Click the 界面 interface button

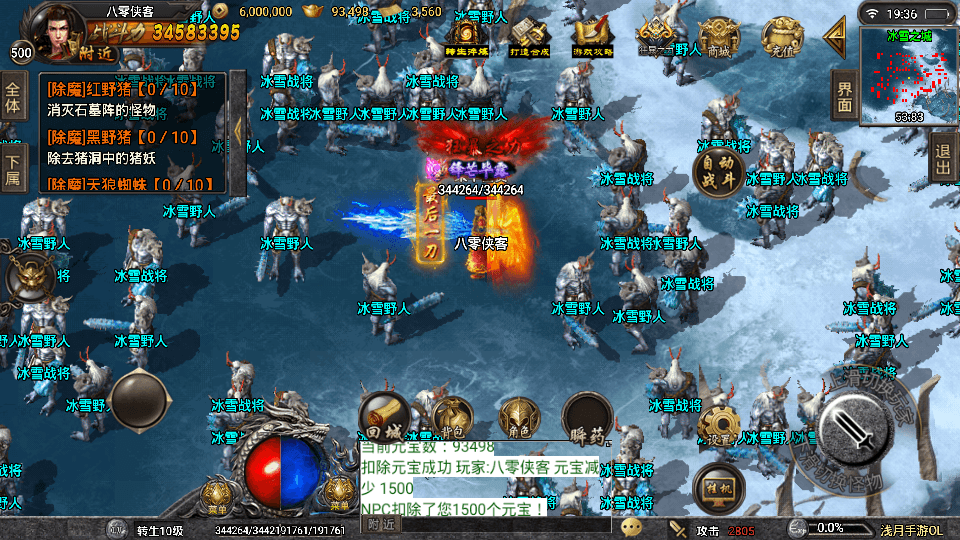(845, 97)
